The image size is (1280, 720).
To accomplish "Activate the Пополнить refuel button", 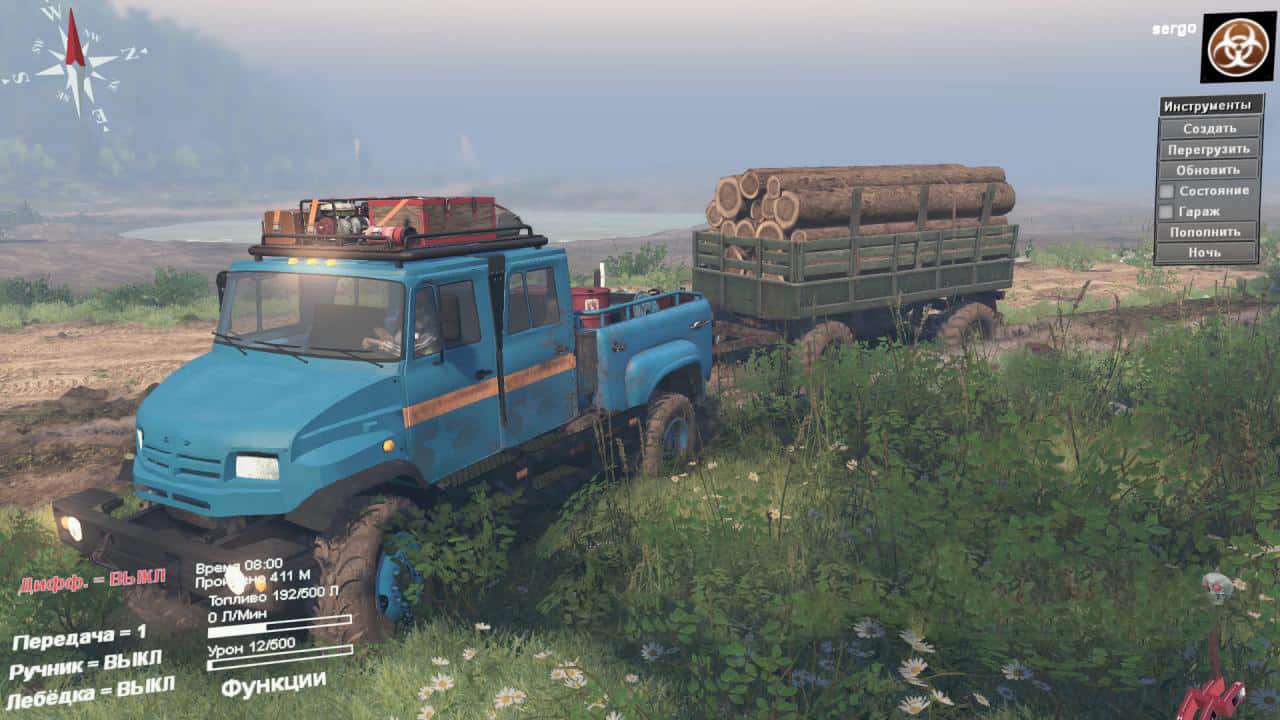I will click(1209, 232).
